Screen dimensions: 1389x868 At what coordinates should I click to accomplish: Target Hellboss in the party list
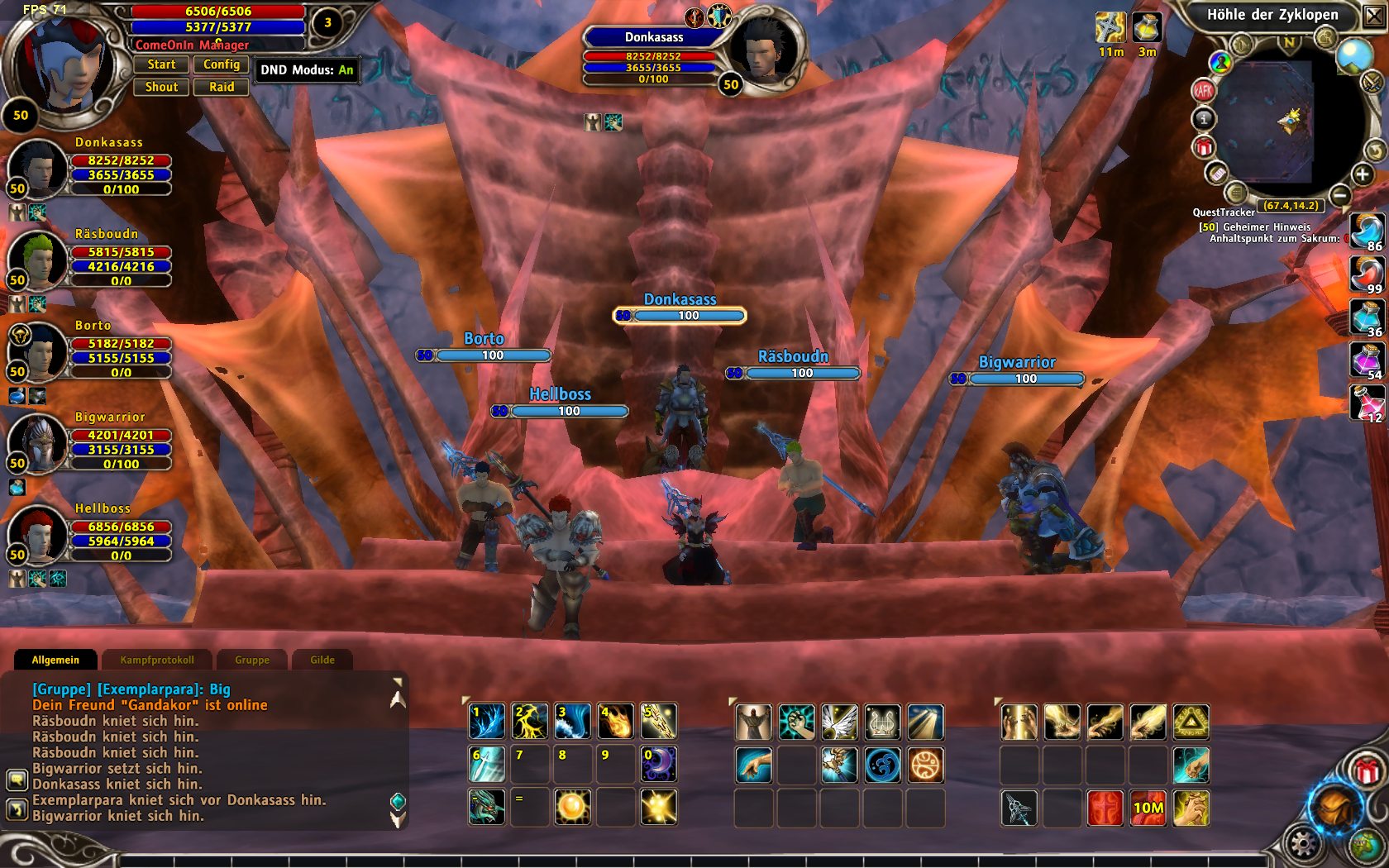tap(38, 534)
